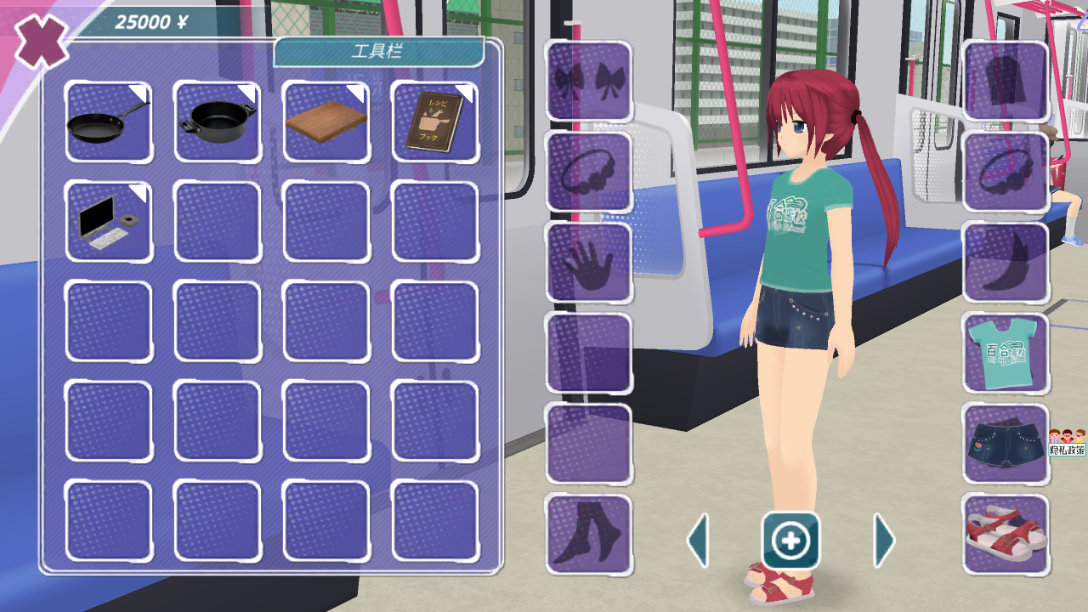The height and width of the screenshot is (612, 1088).
Task: Open the crescent-shaped equipment slot
Action: (1005, 263)
